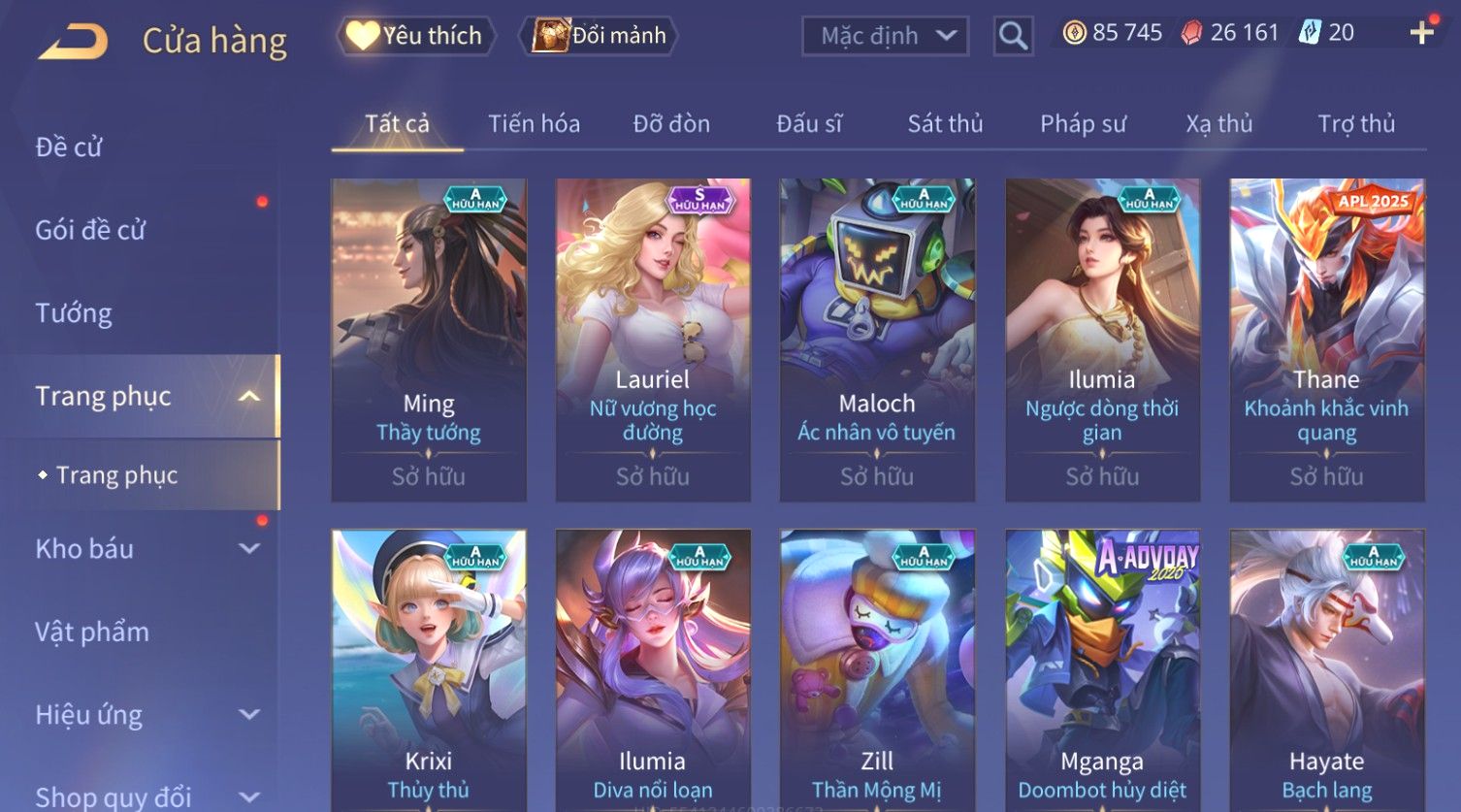Open the Đổi mảnh exchange
The height and width of the screenshot is (812, 1461).
click(x=601, y=36)
